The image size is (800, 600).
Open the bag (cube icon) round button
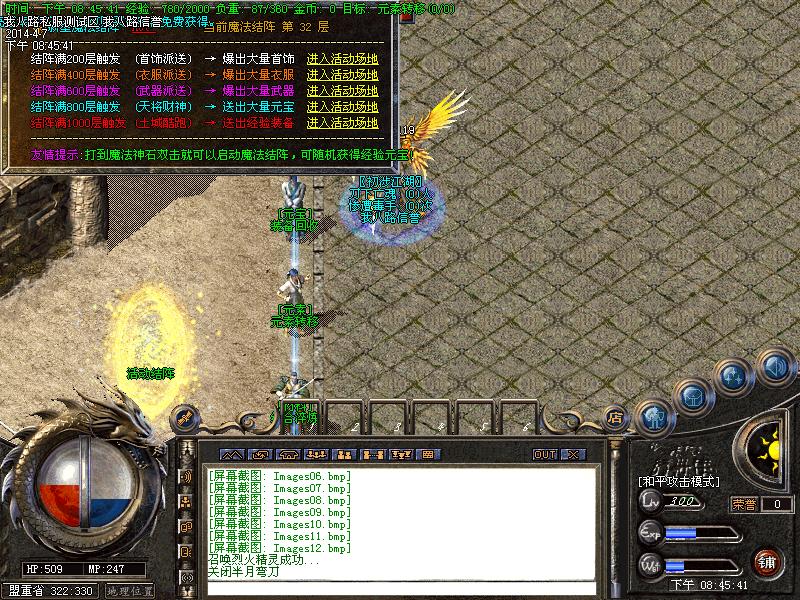(x=692, y=396)
